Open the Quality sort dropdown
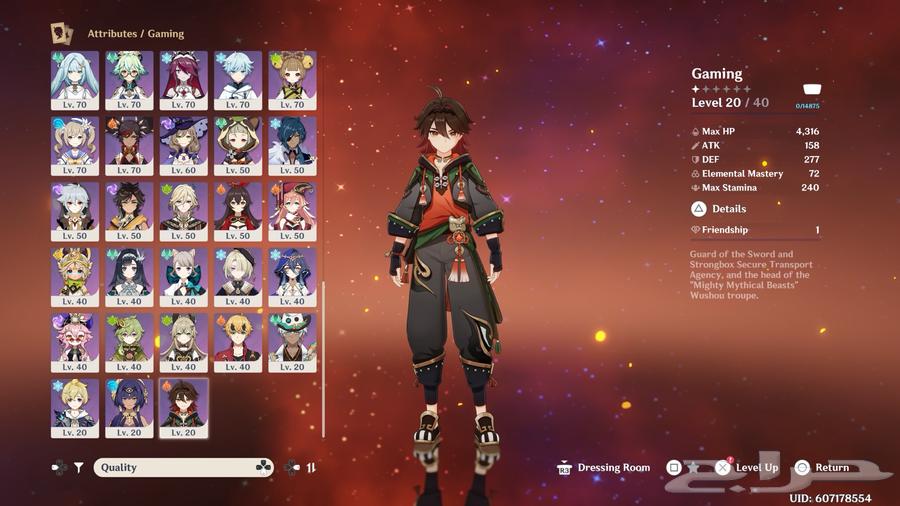Image resolution: width=900 pixels, height=506 pixels. pyautogui.click(x=184, y=467)
